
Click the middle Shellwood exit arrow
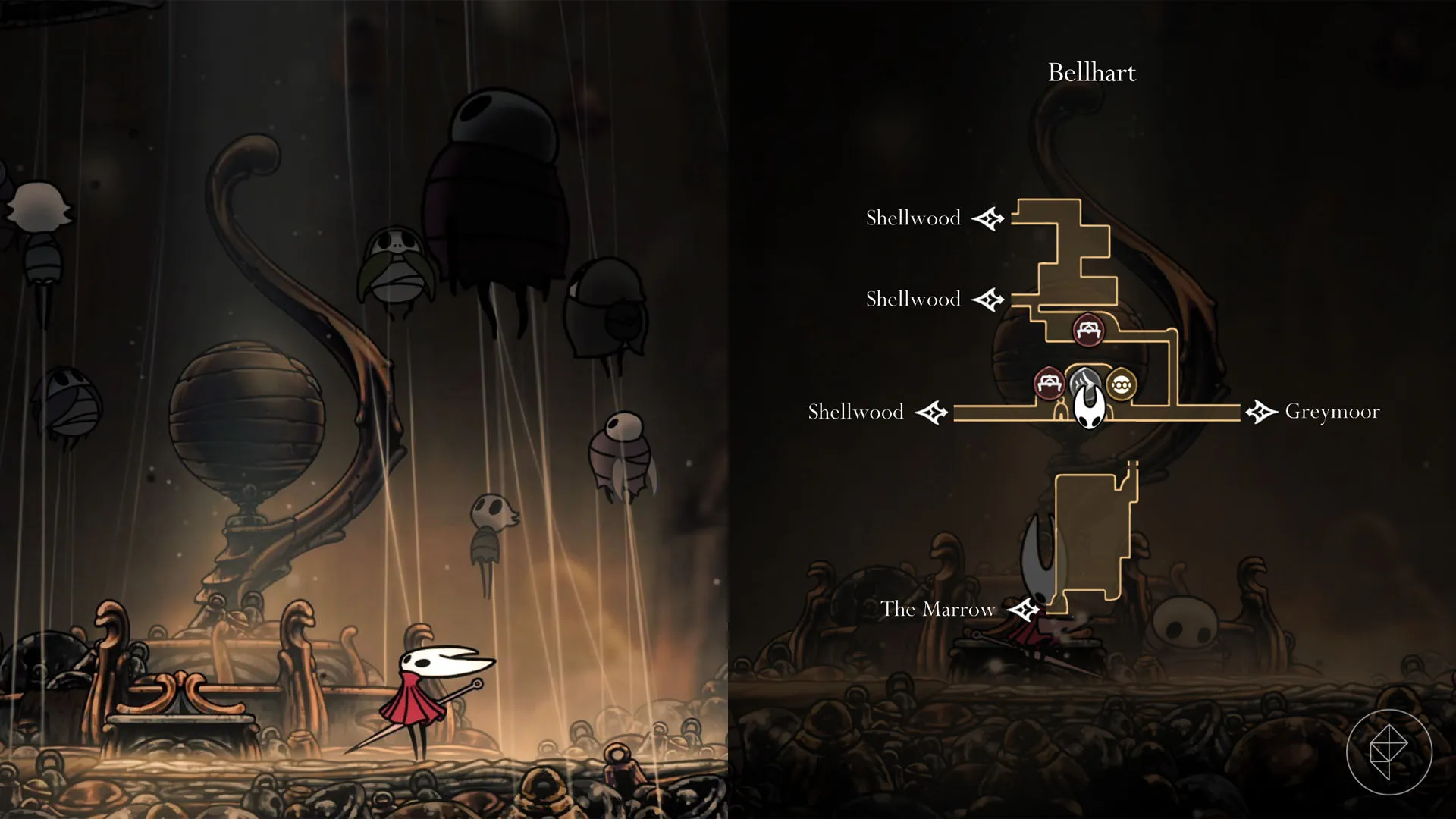(x=990, y=299)
